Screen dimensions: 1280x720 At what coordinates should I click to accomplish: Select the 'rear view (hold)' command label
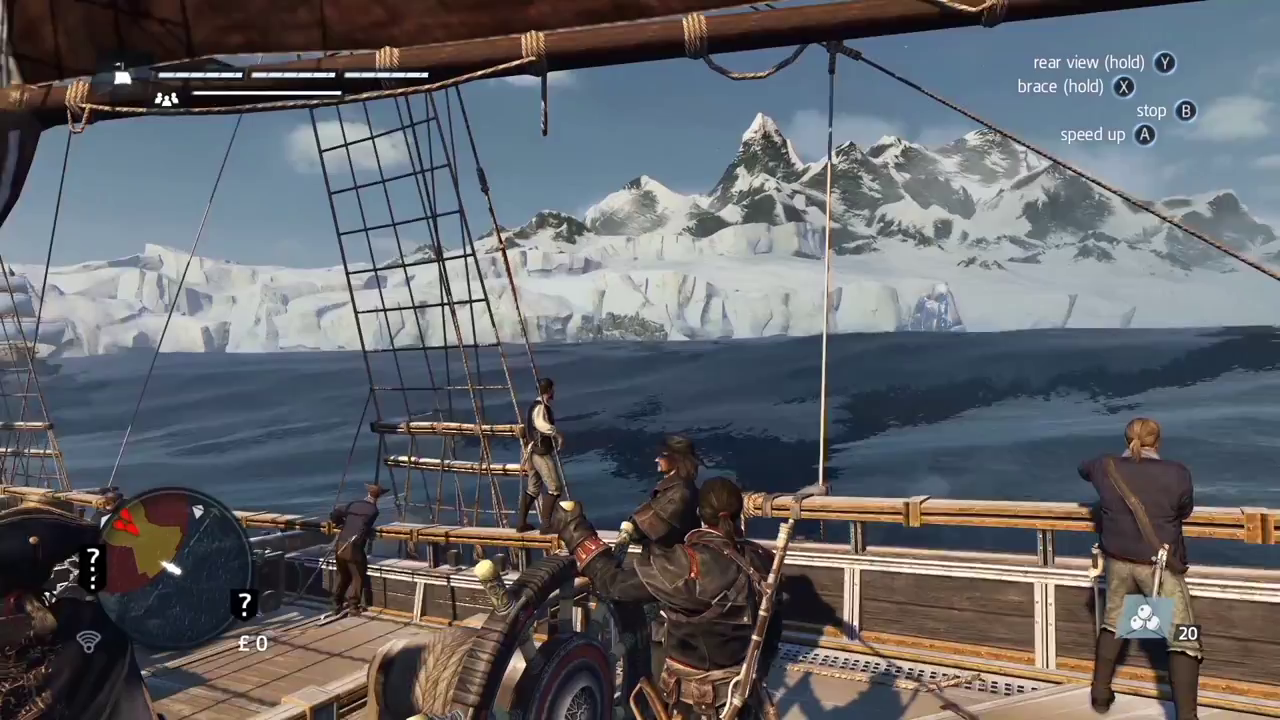click(x=1088, y=62)
